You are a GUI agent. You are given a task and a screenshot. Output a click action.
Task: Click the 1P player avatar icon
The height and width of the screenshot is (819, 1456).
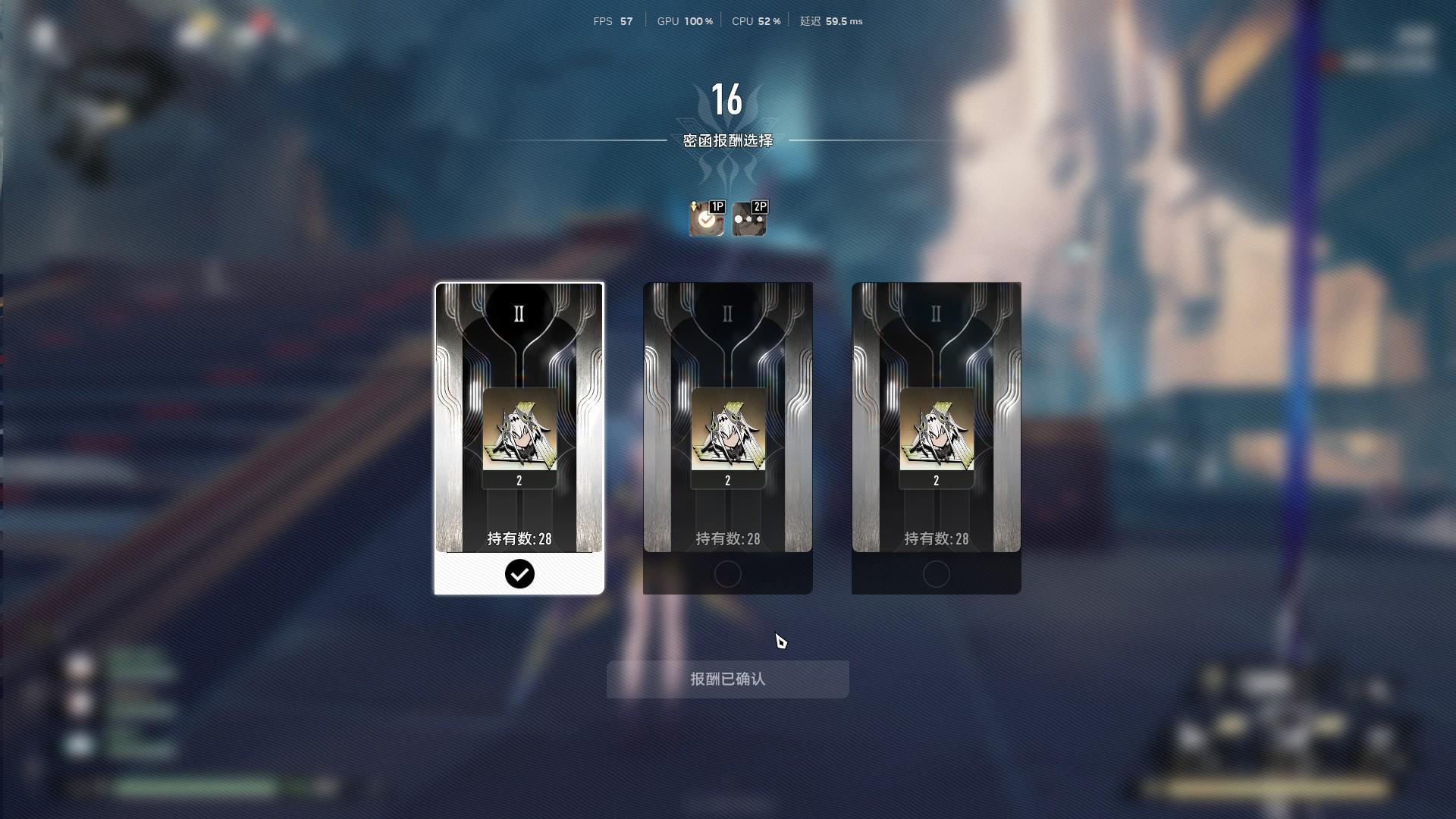[x=707, y=218]
